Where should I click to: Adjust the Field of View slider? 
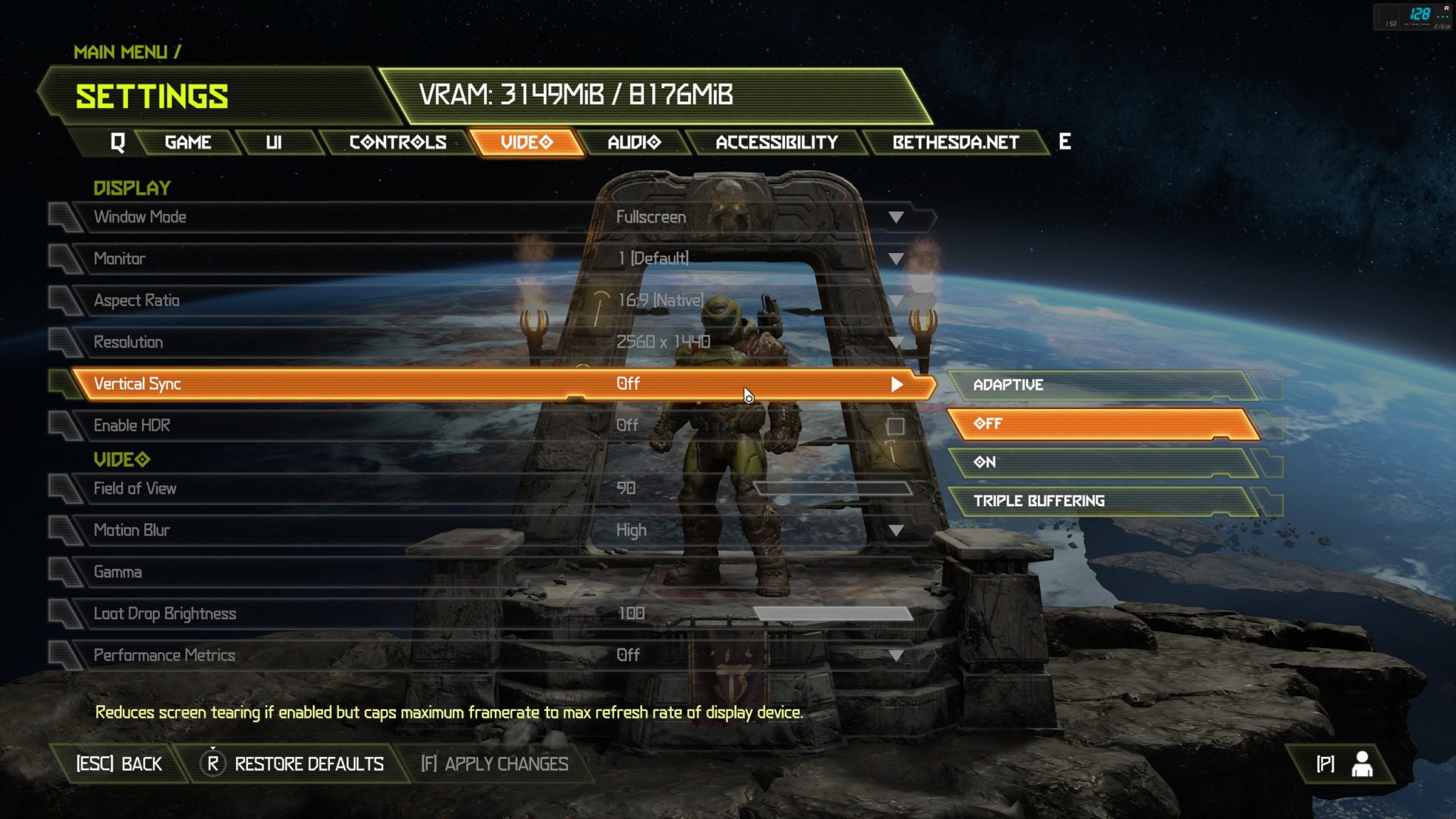click(832, 488)
